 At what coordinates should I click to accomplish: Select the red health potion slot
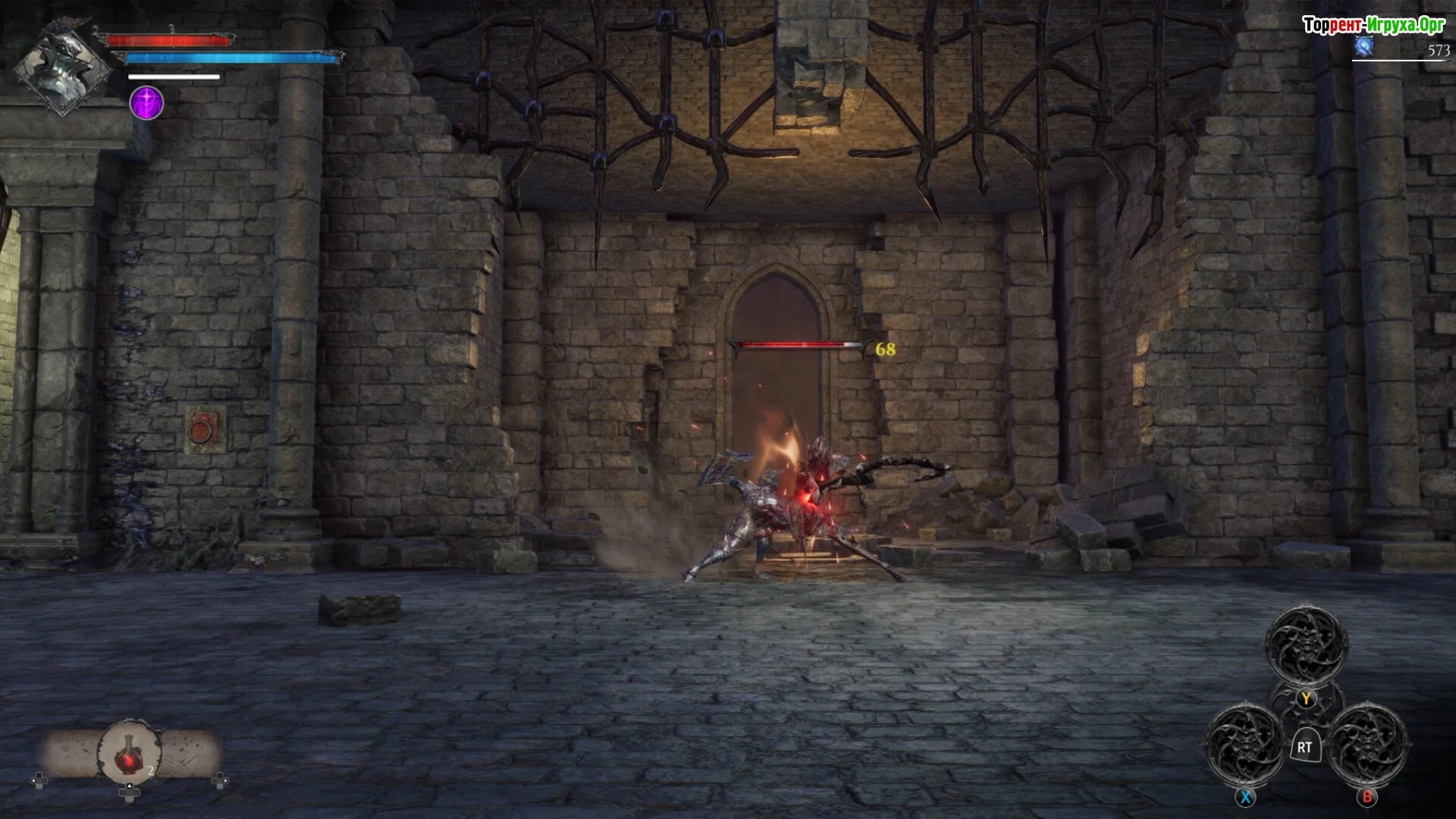[x=130, y=753]
